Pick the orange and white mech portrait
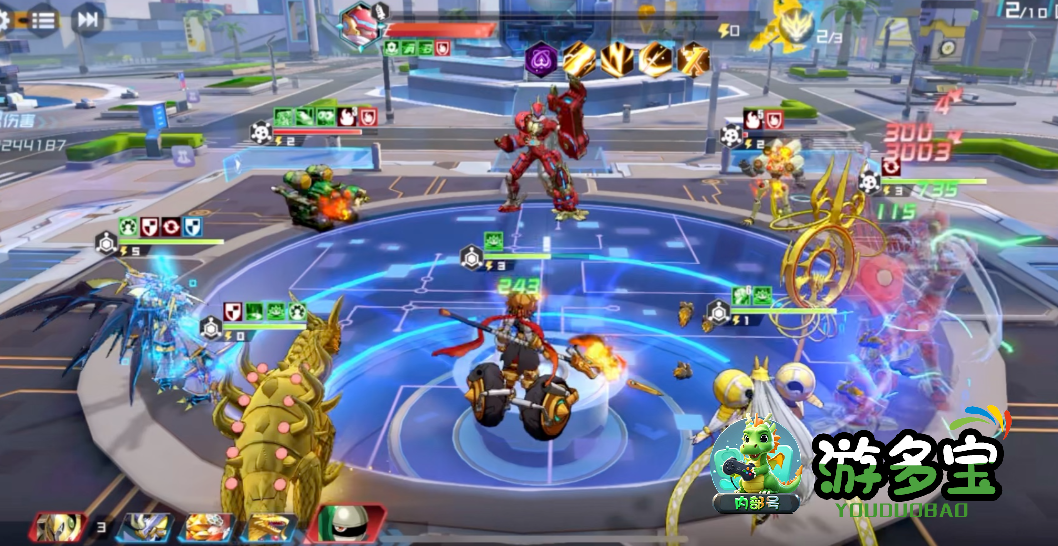1058x546 pixels. pyautogui.click(x=208, y=527)
